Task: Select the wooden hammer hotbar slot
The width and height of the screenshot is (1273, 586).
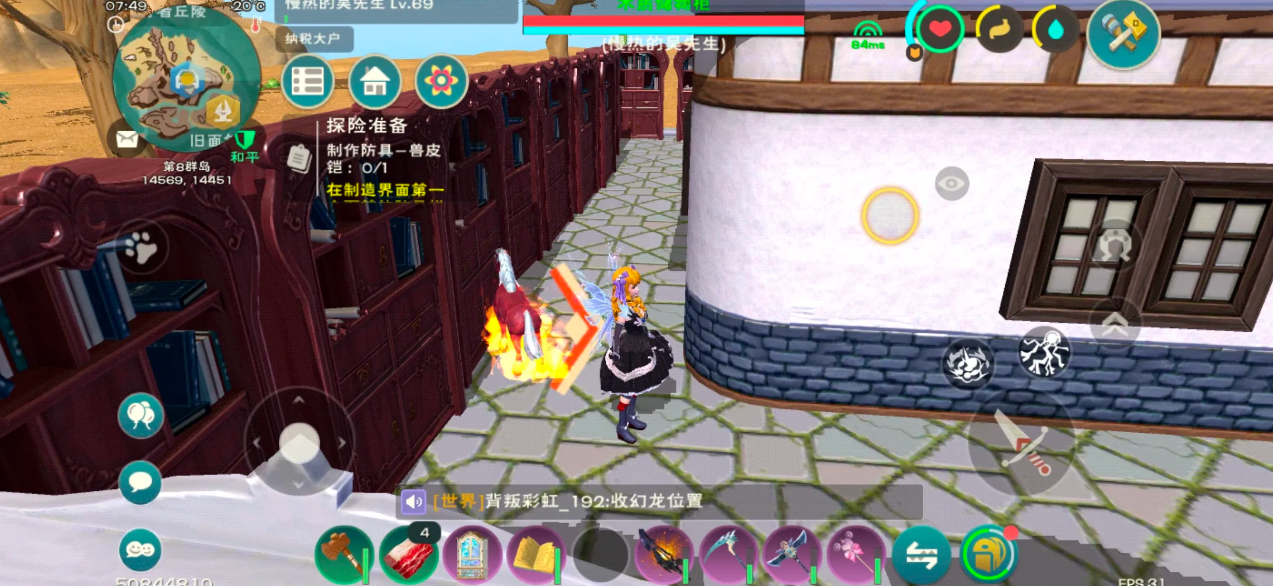Action: coord(344,555)
